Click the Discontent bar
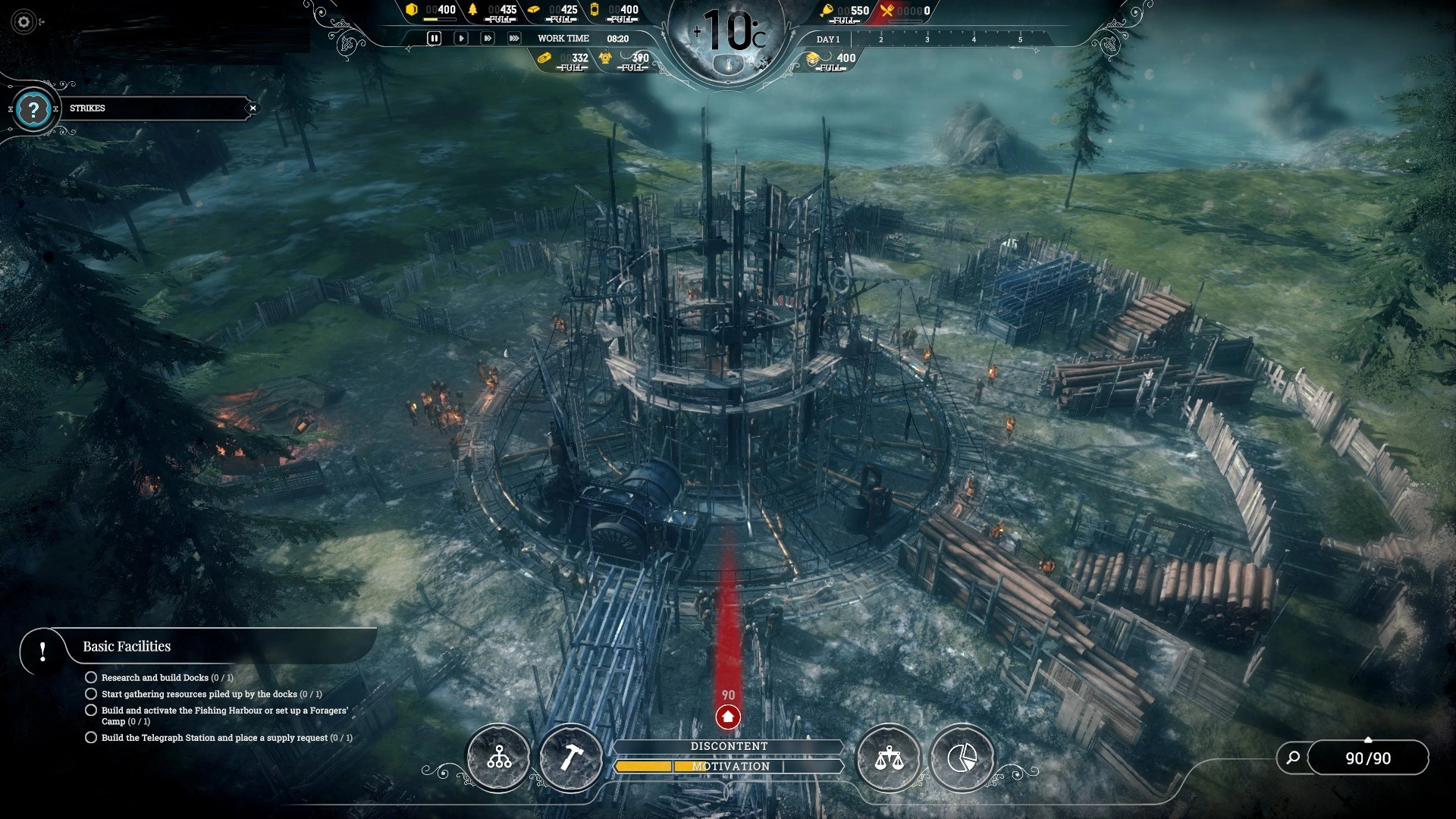Image resolution: width=1456 pixels, height=819 pixels. pos(729,746)
